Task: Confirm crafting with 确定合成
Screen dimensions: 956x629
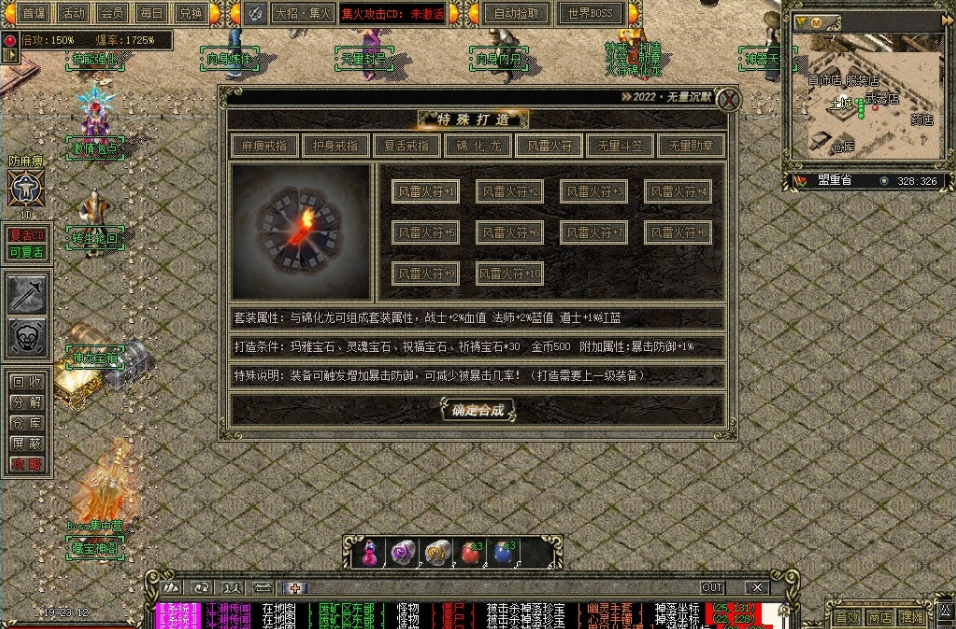Action: tap(478, 409)
